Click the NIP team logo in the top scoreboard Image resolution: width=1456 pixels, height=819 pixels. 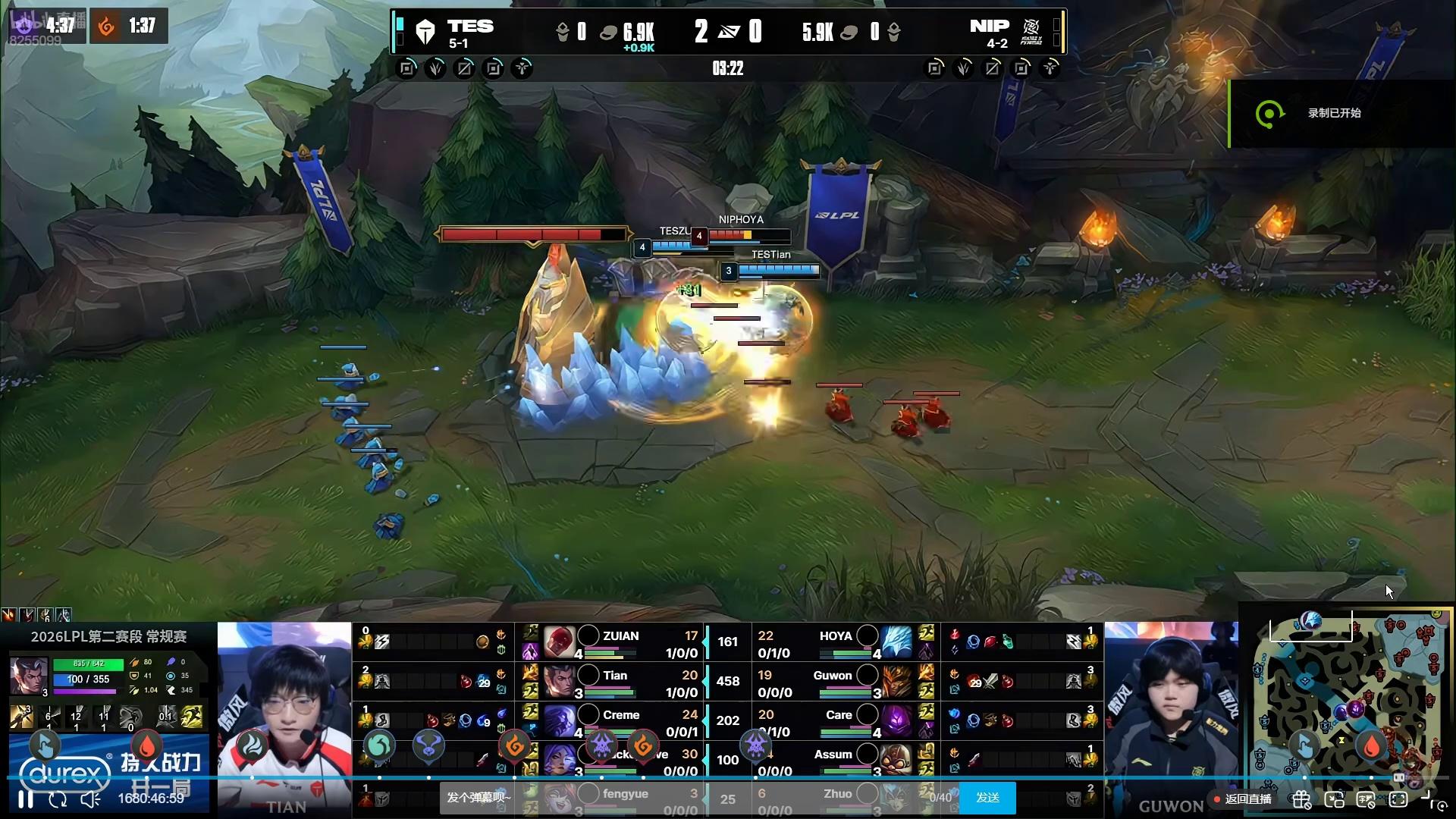coord(1031,32)
